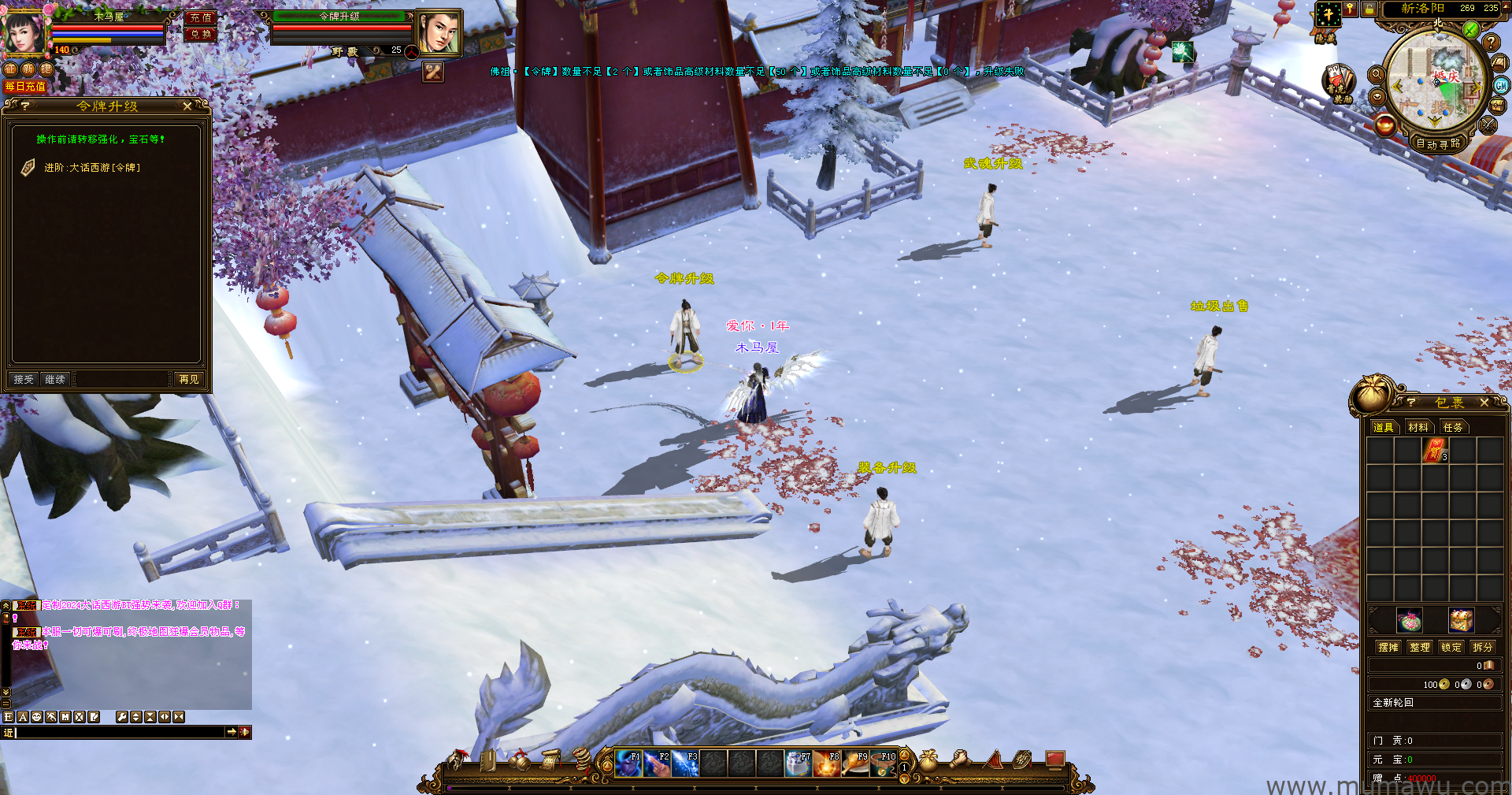This screenshot has width=1512, height=795.
Task: Switch to the 任务 quest items tab
Action: (1453, 428)
